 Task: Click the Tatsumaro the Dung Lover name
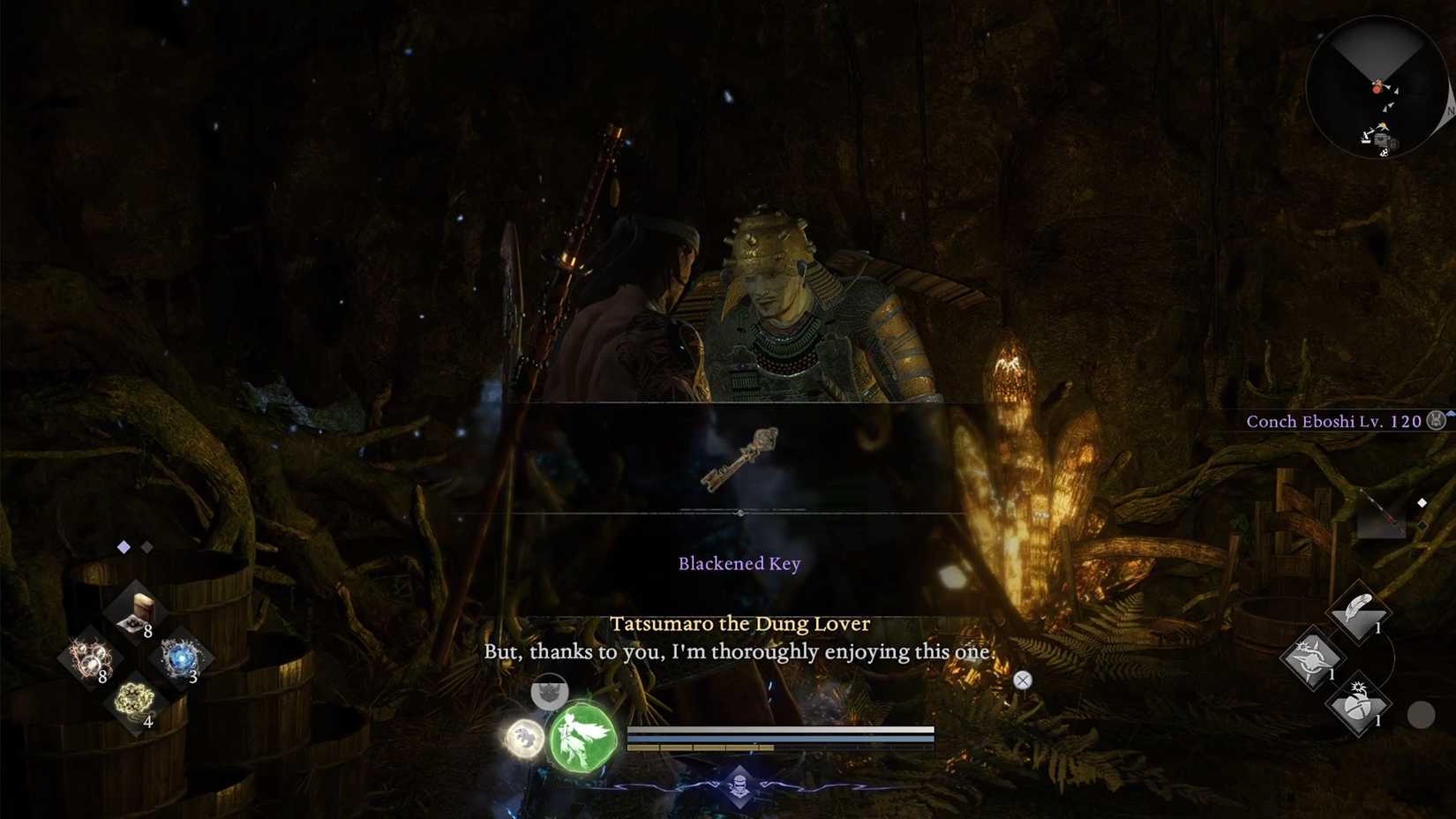[739, 623]
